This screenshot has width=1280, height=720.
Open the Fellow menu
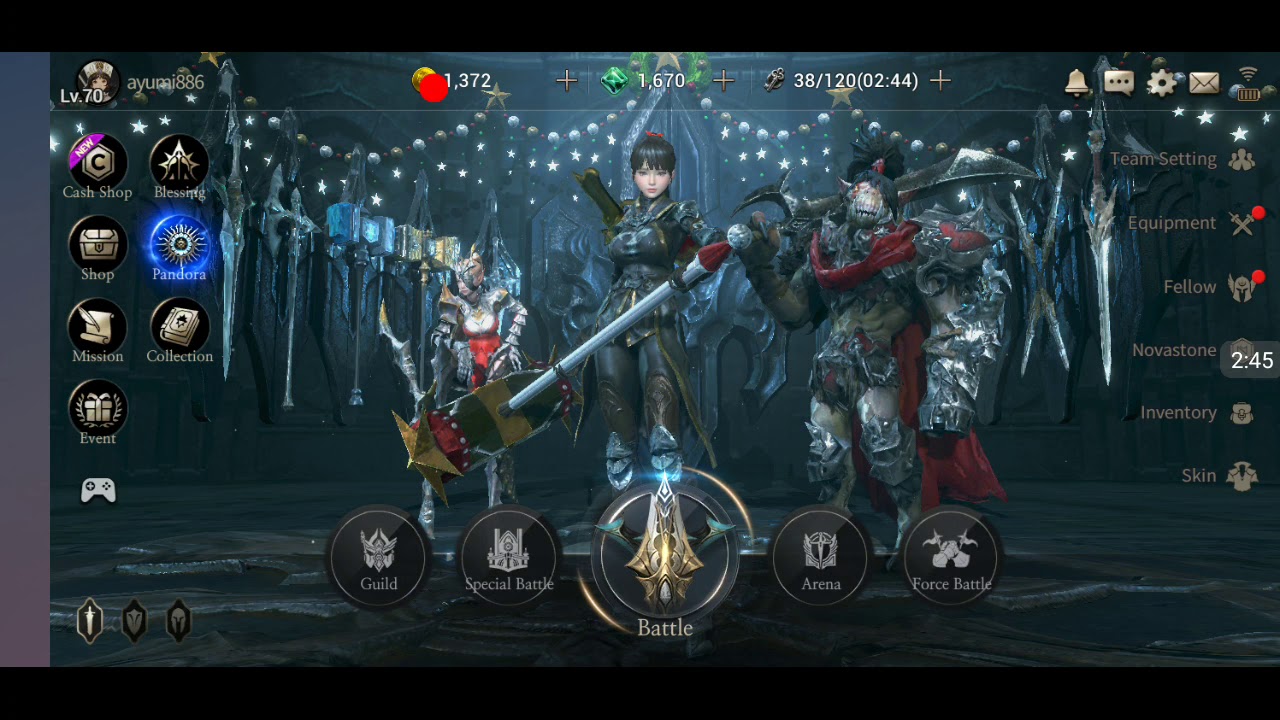(x=1207, y=287)
